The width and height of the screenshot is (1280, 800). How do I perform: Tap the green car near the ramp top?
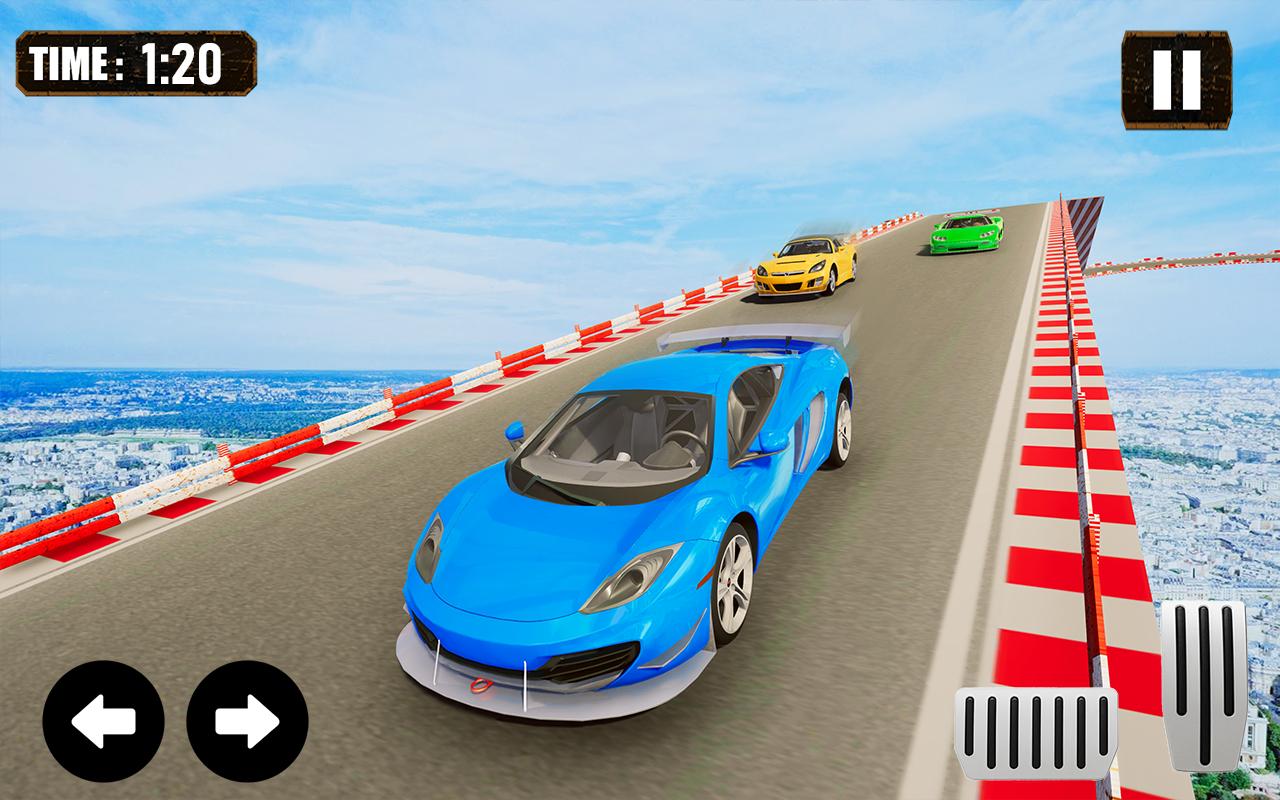tap(965, 233)
